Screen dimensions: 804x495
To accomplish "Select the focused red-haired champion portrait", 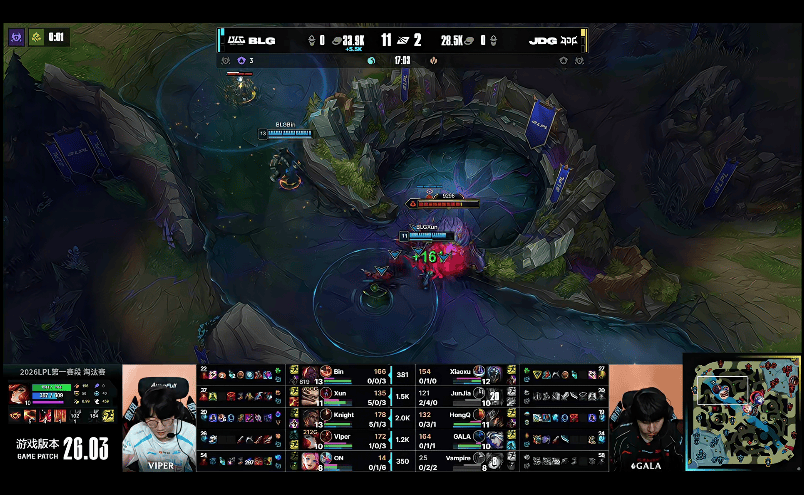I will click(19, 391).
